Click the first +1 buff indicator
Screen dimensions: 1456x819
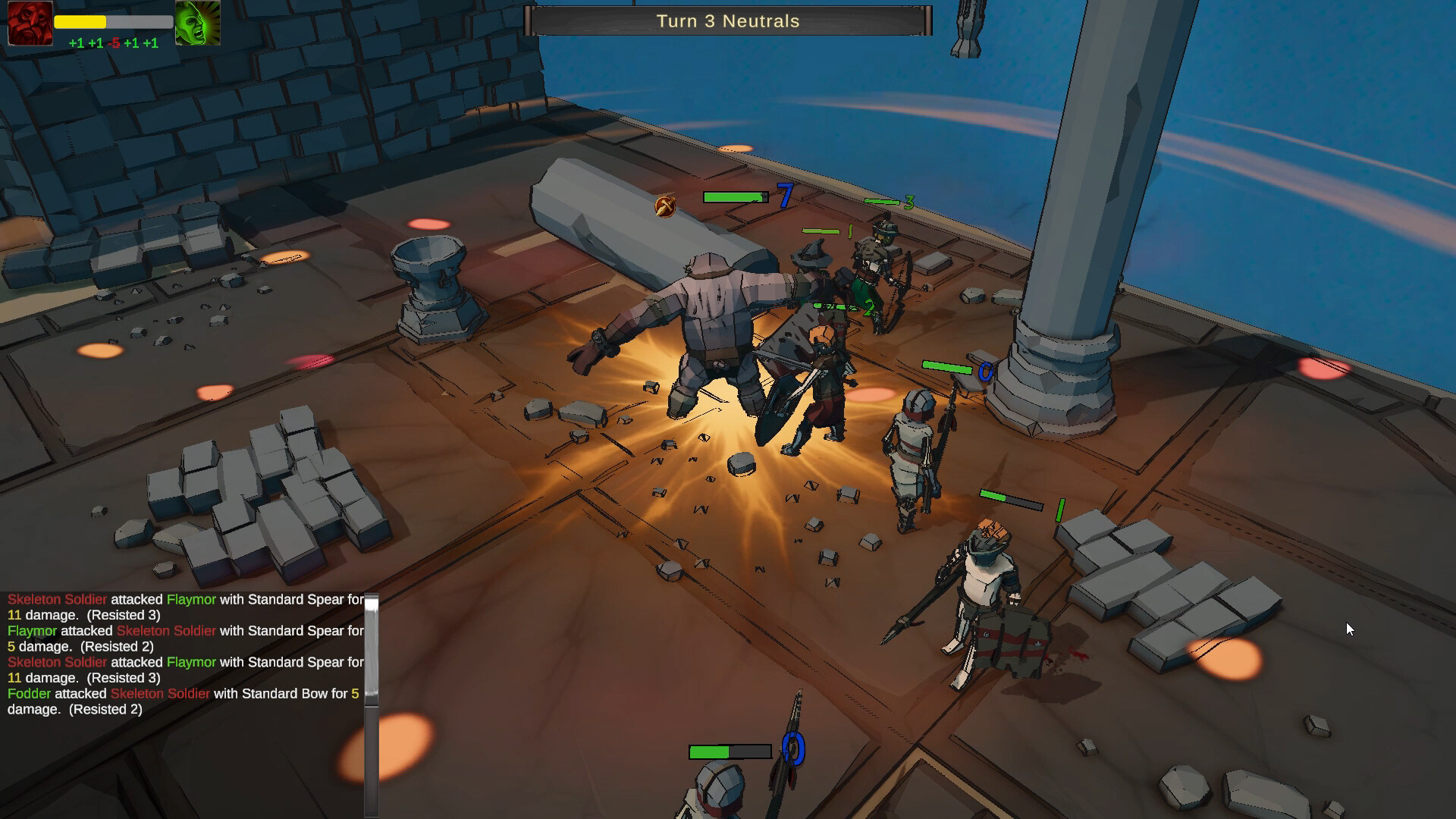coord(76,43)
